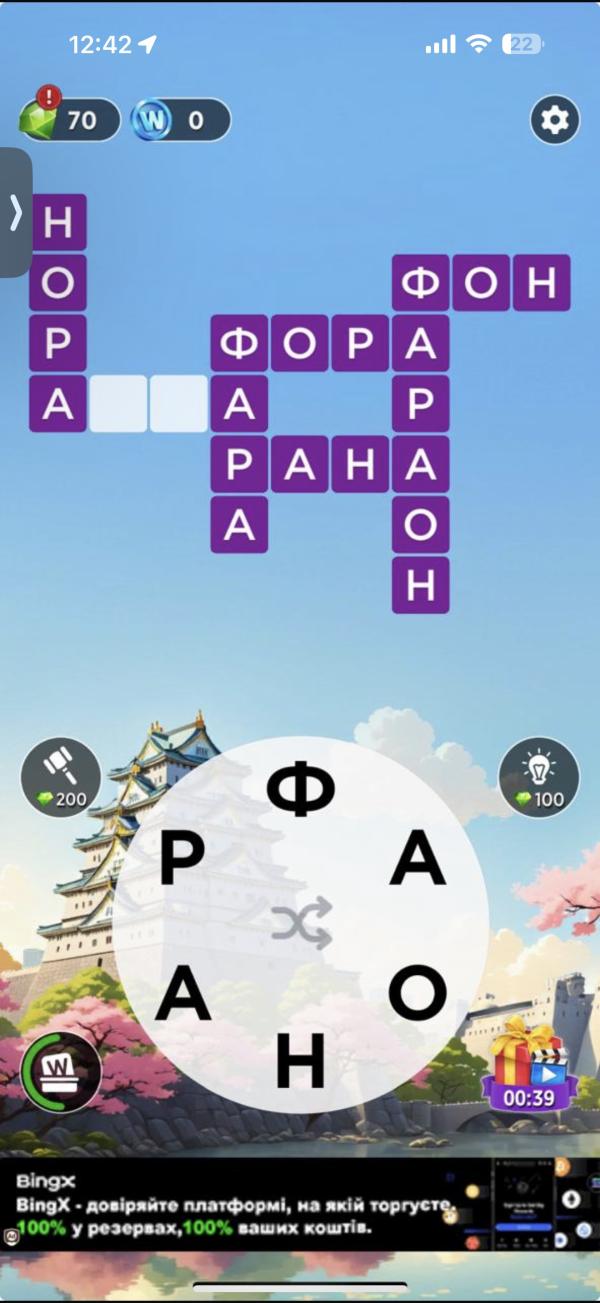The width and height of the screenshot is (600, 1303).
Task: Expand the side panel arrow tab
Action: (16, 212)
